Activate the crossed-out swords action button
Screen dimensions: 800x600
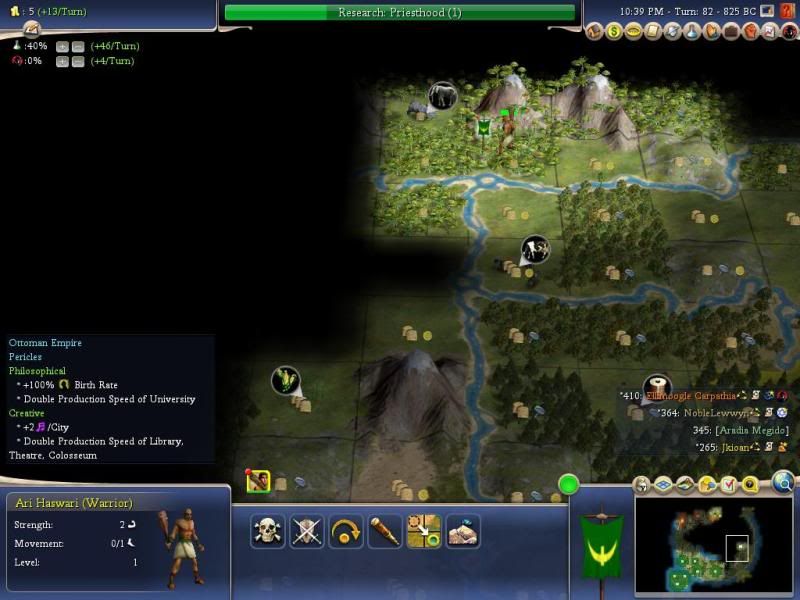(x=307, y=530)
